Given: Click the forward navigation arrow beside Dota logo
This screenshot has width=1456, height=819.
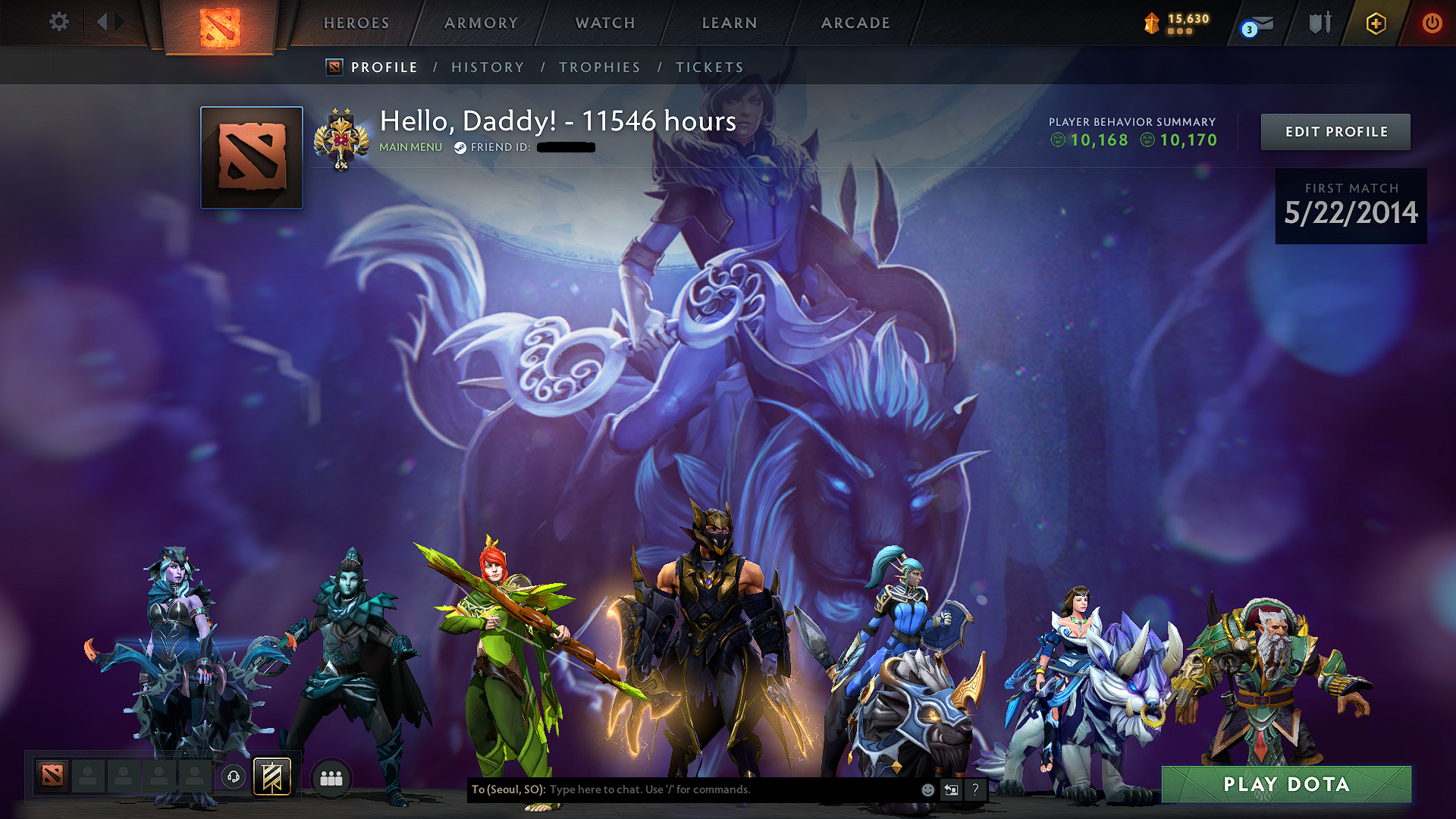Looking at the screenshot, I should point(119,21).
